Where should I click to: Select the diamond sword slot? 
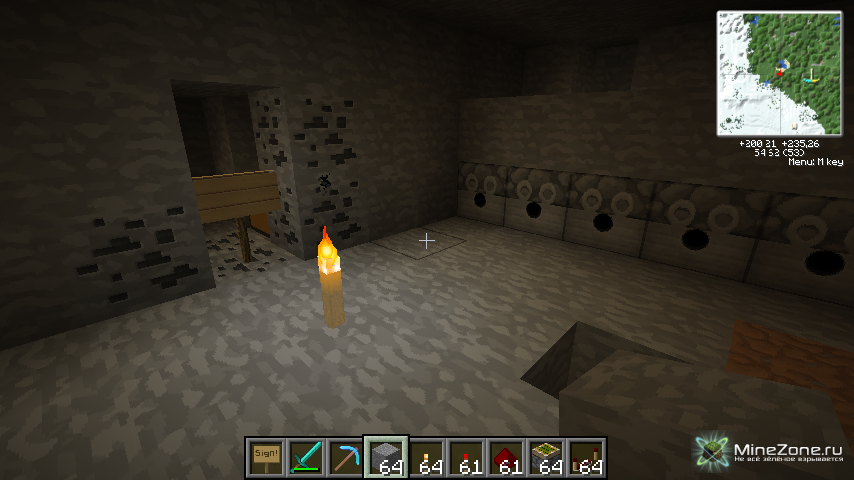pos(306,457)
